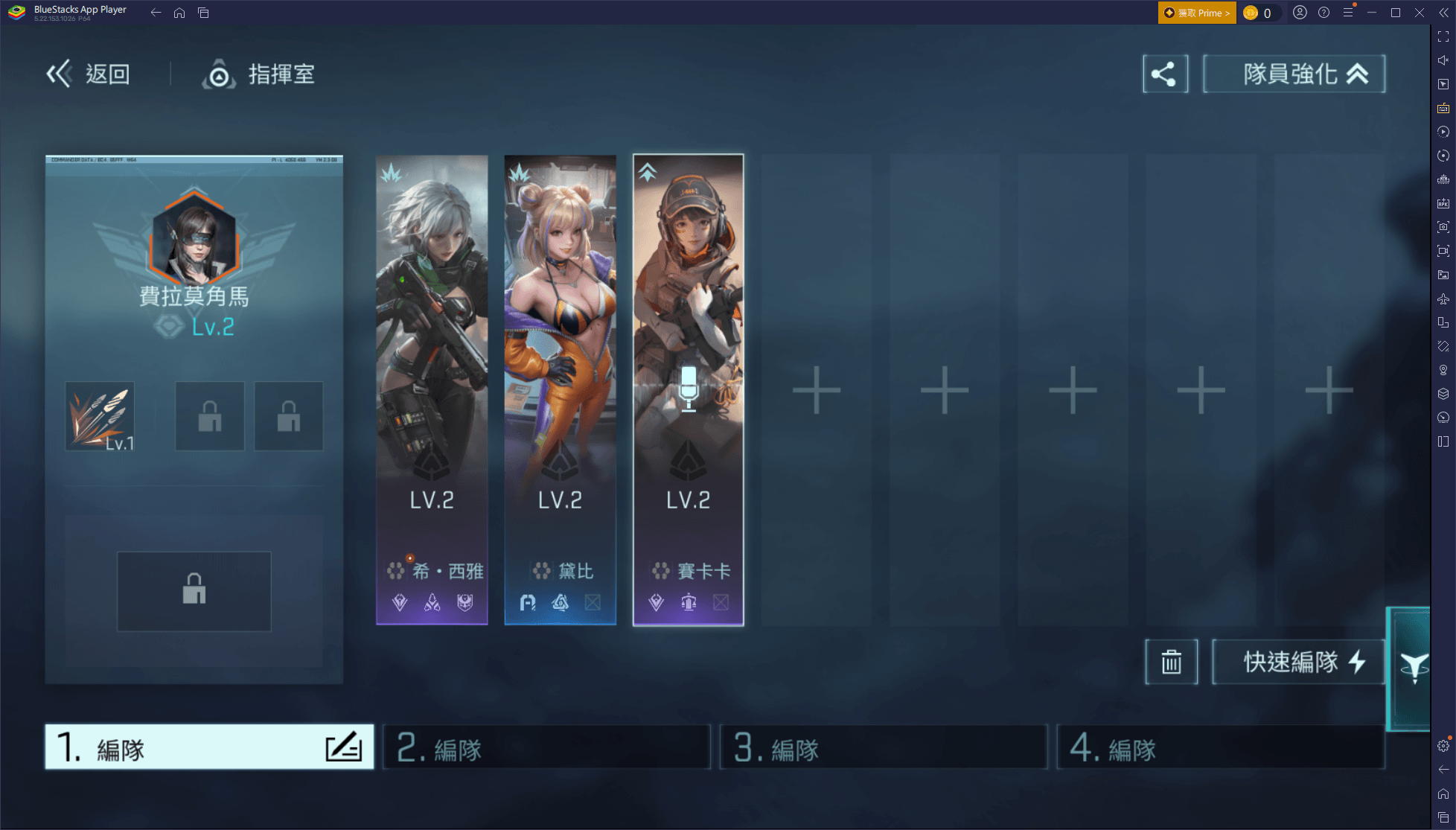Activate 快速編隊 quick formation
This screenshot has width=1456, height=830.
[1297, 661]
